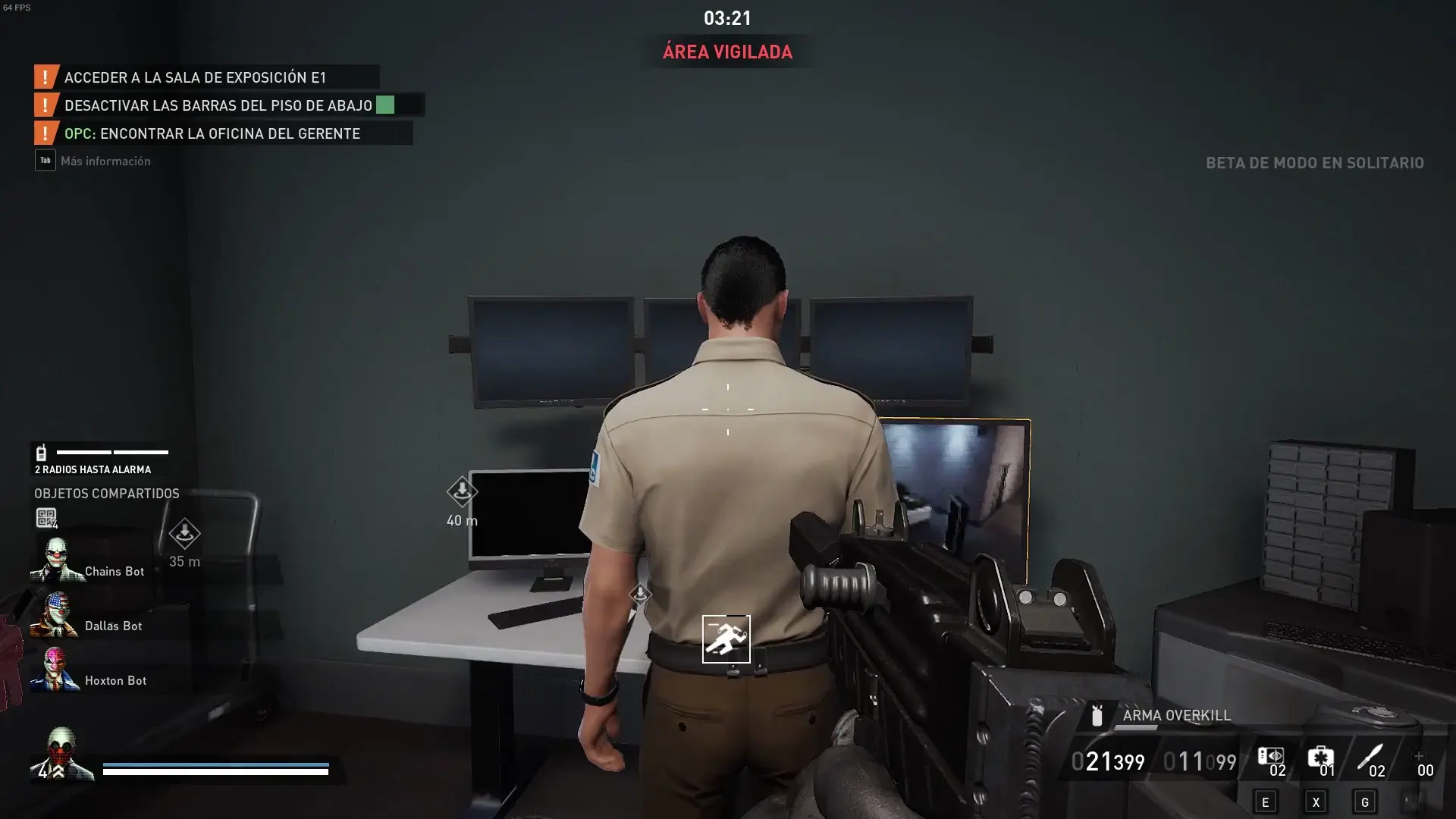Select the Chains Bot portrait

click(57, 561)
